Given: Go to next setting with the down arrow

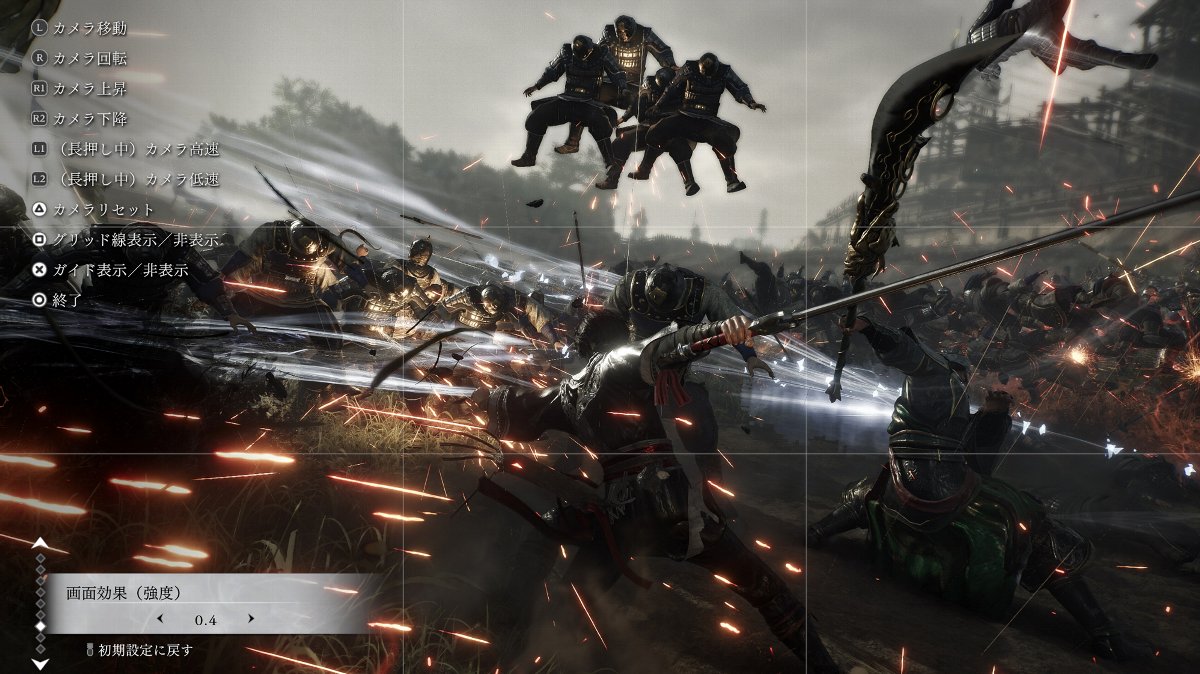Looking at the screenshot, I should 40,663.
